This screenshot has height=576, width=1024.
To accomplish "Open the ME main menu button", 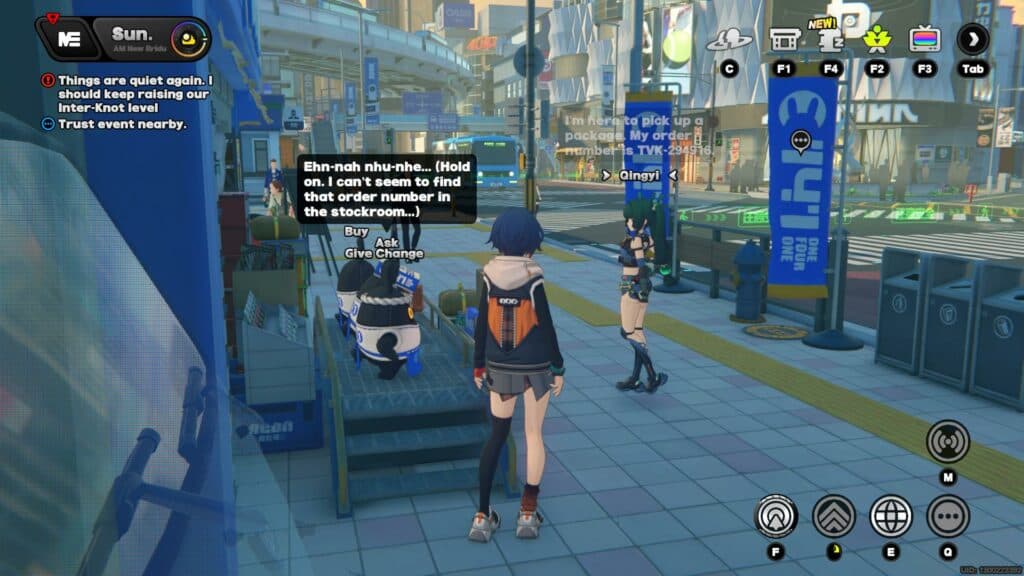I will click(69, 39).
